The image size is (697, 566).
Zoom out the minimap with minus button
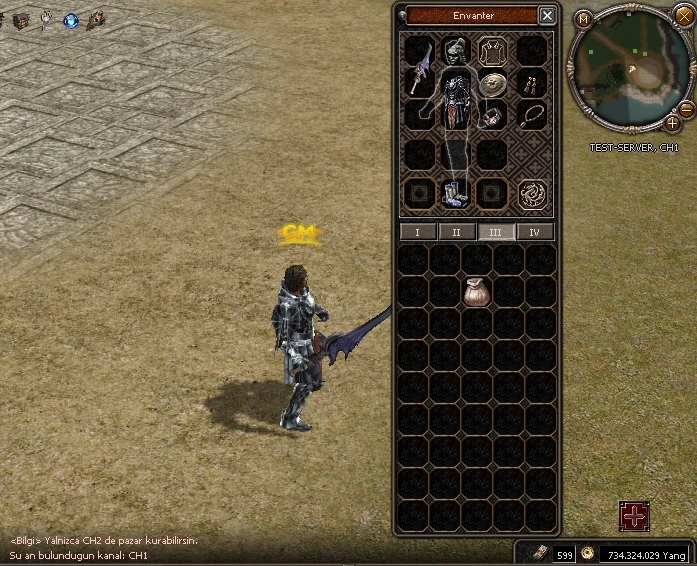tap(685, 108)
